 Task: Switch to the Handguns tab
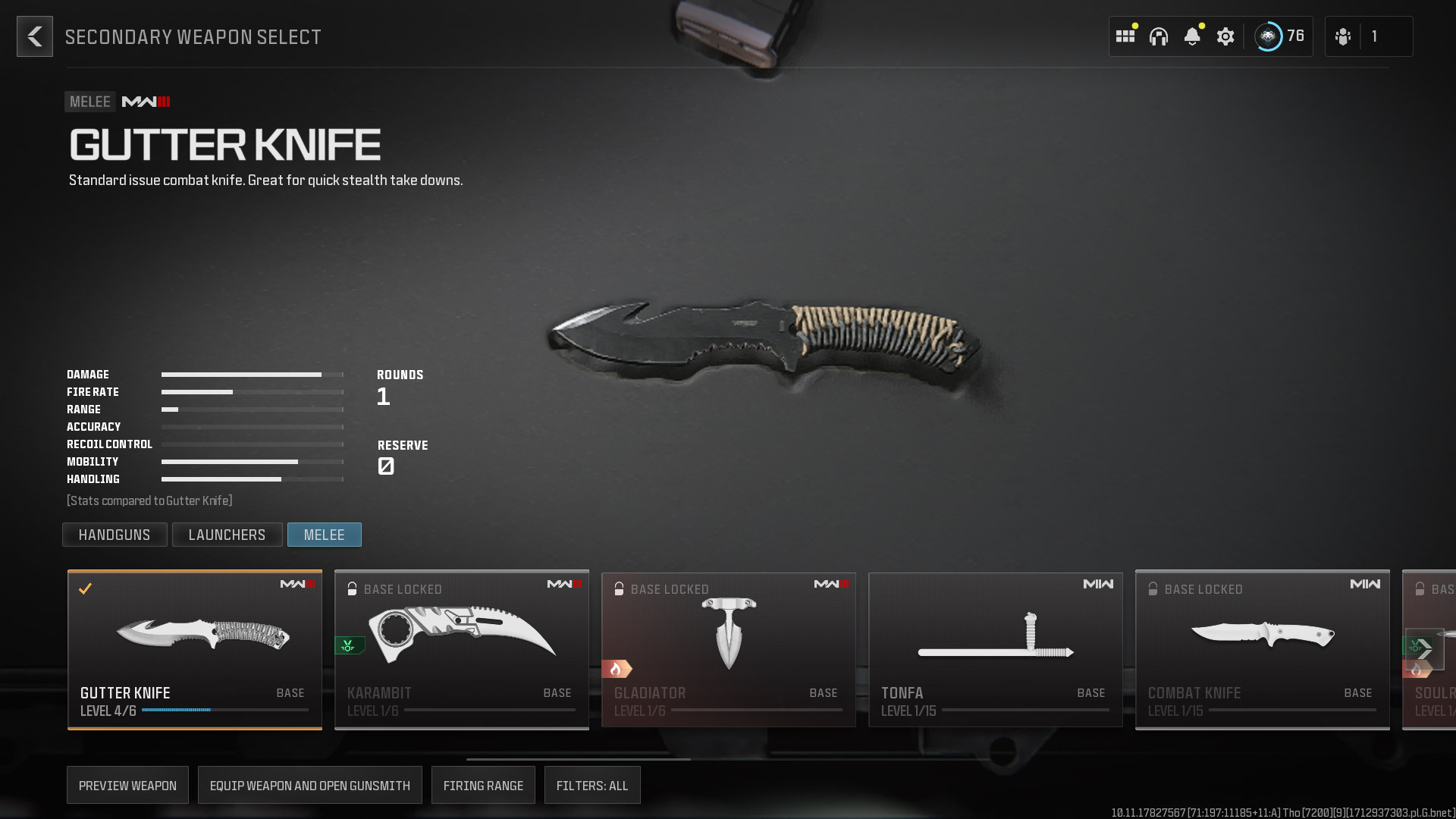(115, 535)
